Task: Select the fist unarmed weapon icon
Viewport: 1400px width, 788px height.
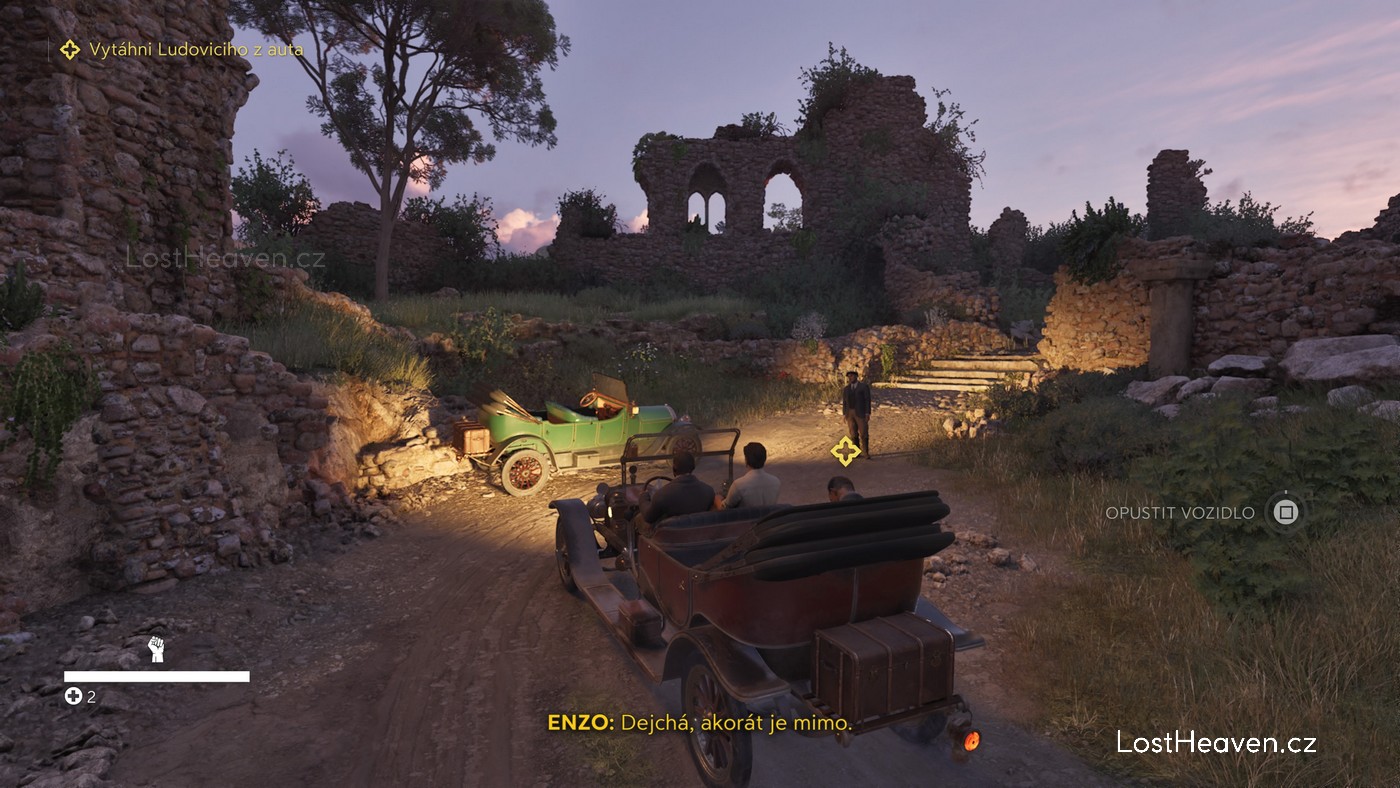Action: pyautogui.click(x=156, y=649)
